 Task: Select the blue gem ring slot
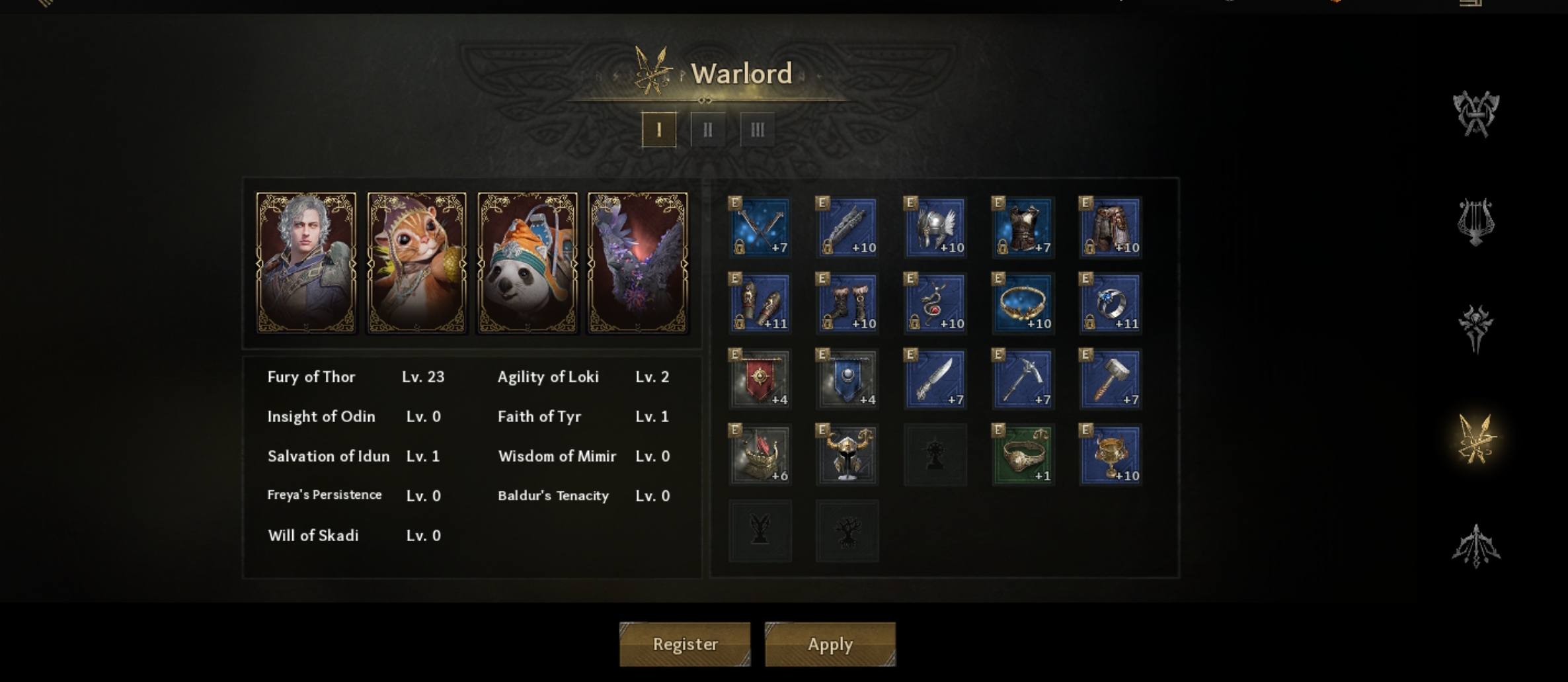pyautogui.click(x=1111, y=303)
